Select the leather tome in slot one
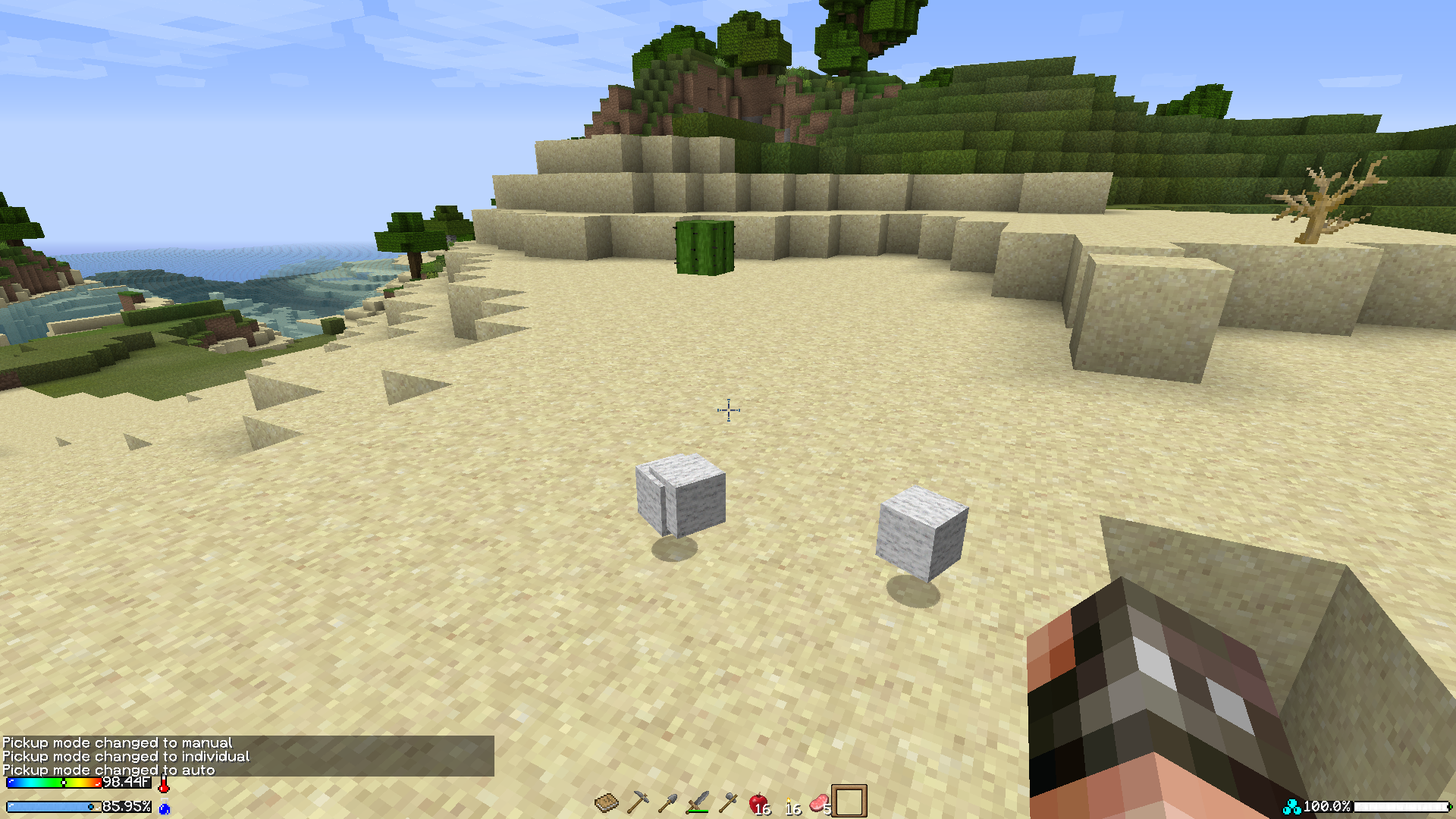The width and height of the screenshot is (1456, 819). pos(607,802)
